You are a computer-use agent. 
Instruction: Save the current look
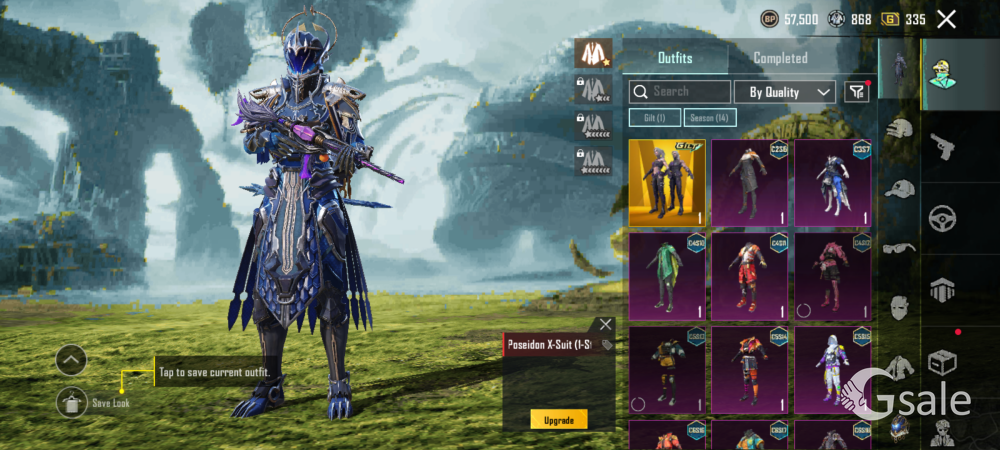click(x=71, y=402)
